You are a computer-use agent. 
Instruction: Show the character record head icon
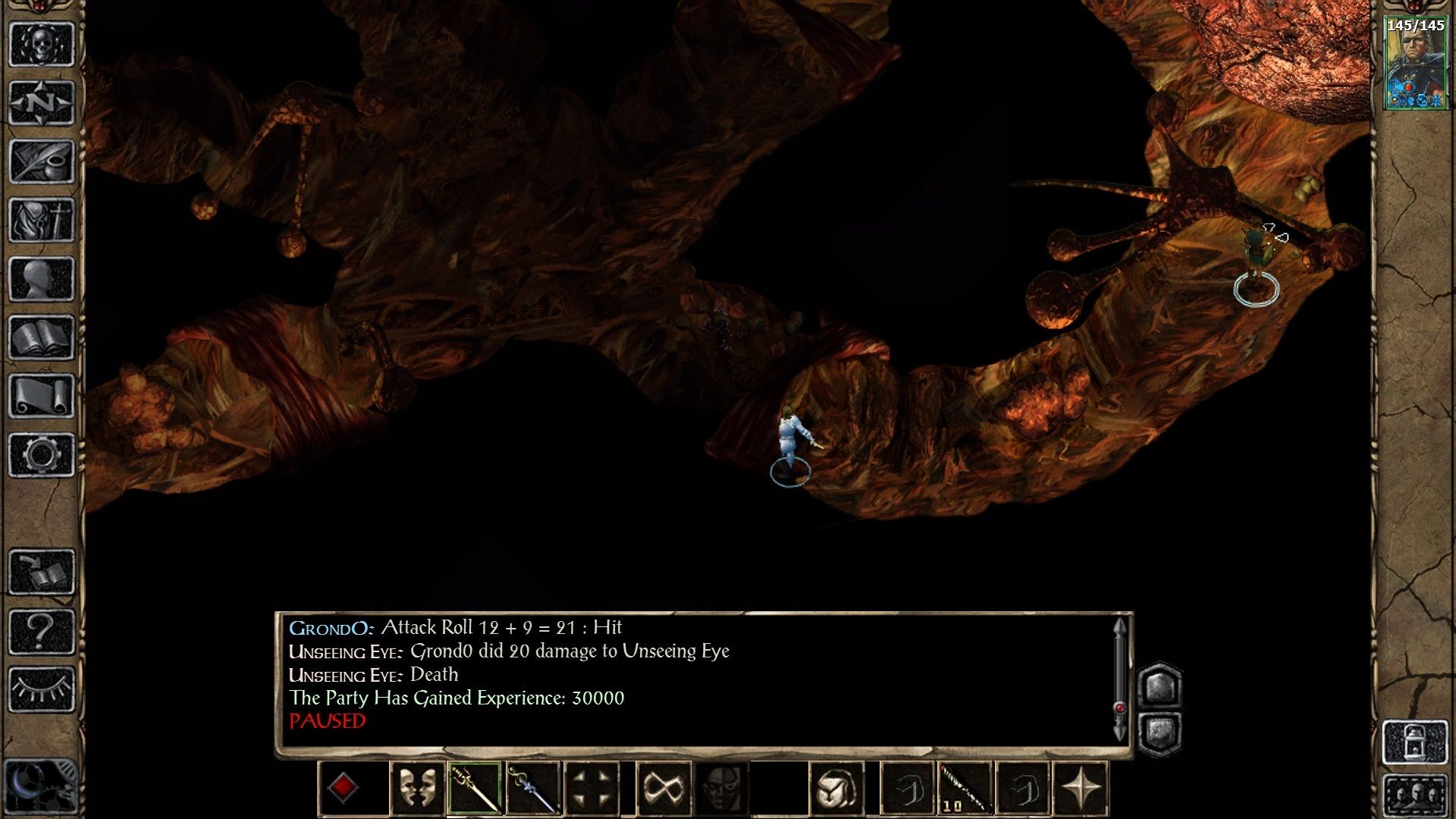tap(42, 278)
